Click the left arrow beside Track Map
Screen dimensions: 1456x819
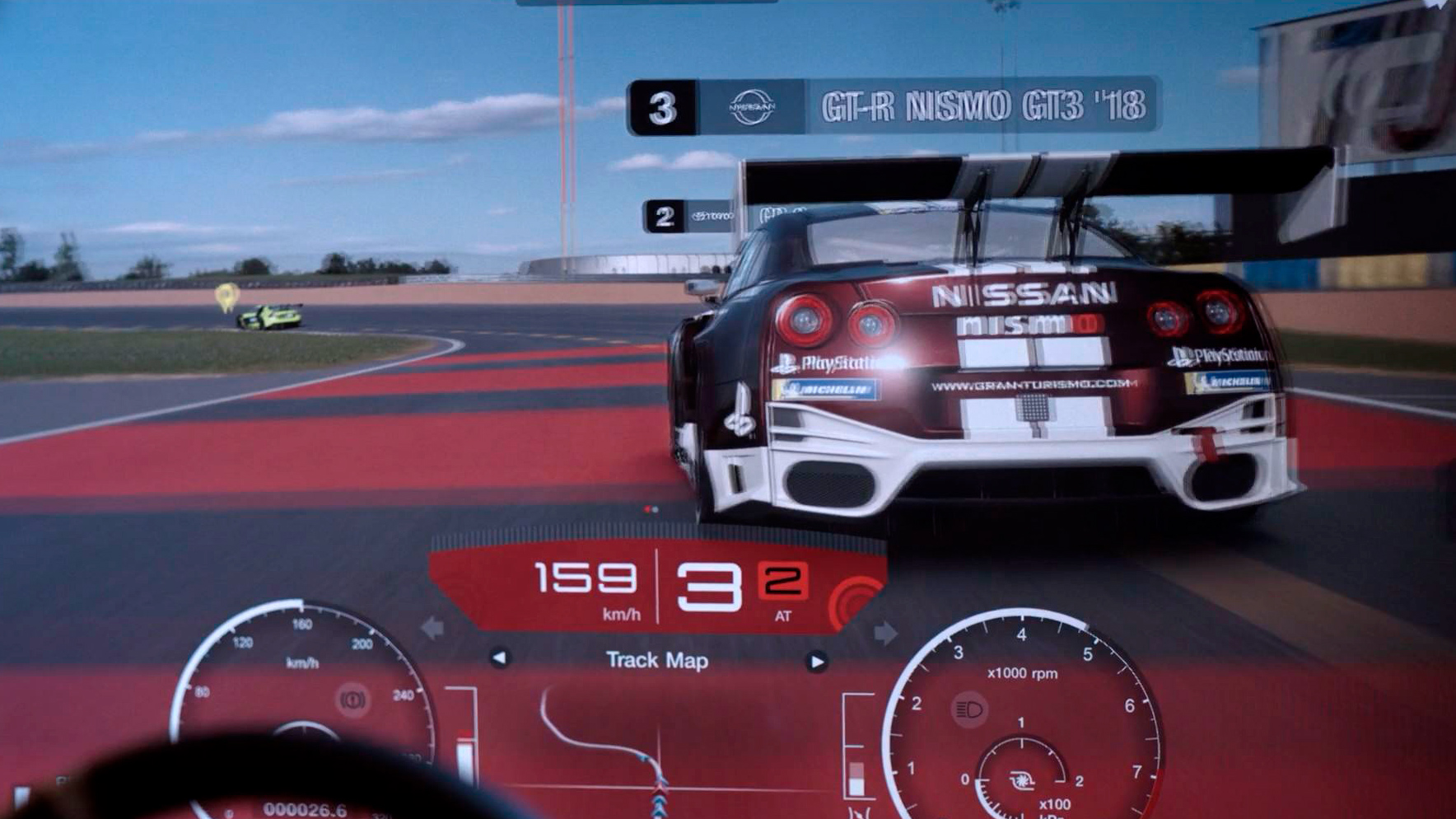(500, 658)
